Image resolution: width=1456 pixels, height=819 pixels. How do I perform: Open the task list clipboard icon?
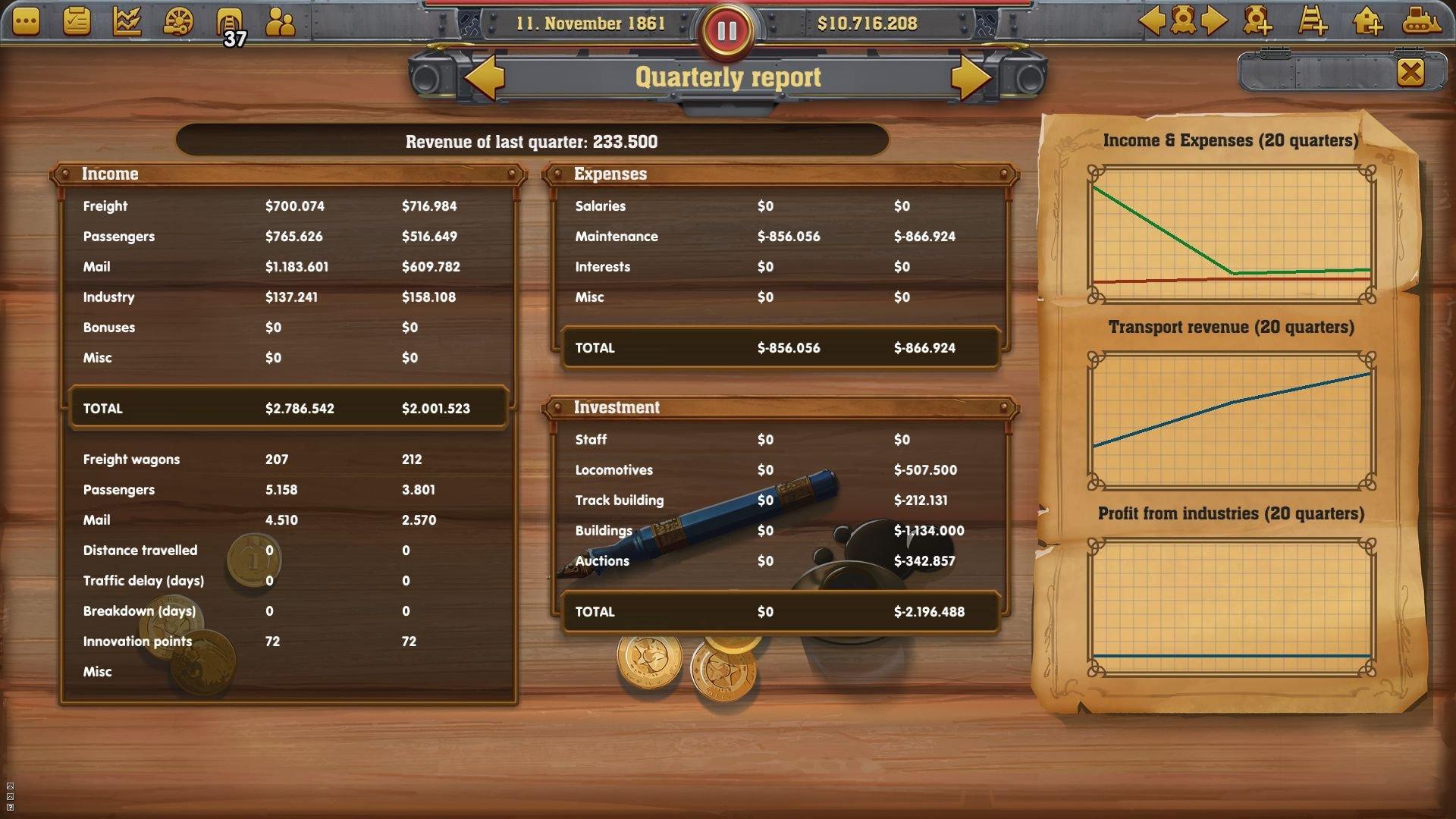click(76, 23)
